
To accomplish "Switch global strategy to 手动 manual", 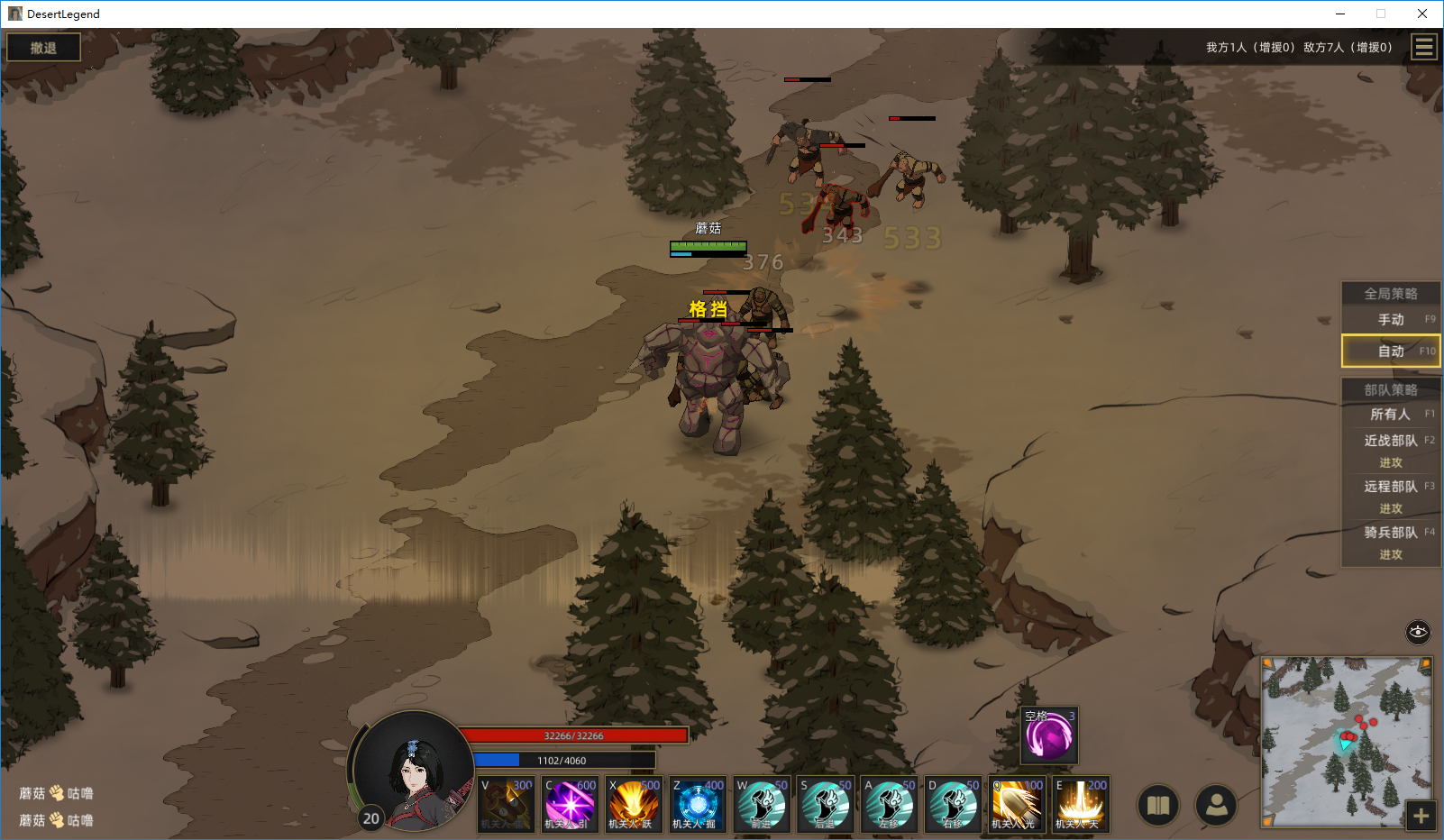I will (x=1391, y=320).
